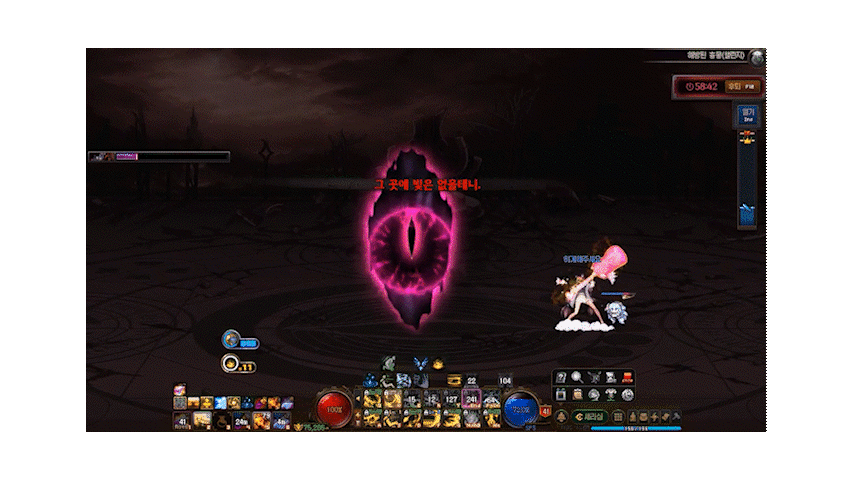Use the skill slot showing 127
The height and width of the screenshot is (480, 854).
(452, 399)
